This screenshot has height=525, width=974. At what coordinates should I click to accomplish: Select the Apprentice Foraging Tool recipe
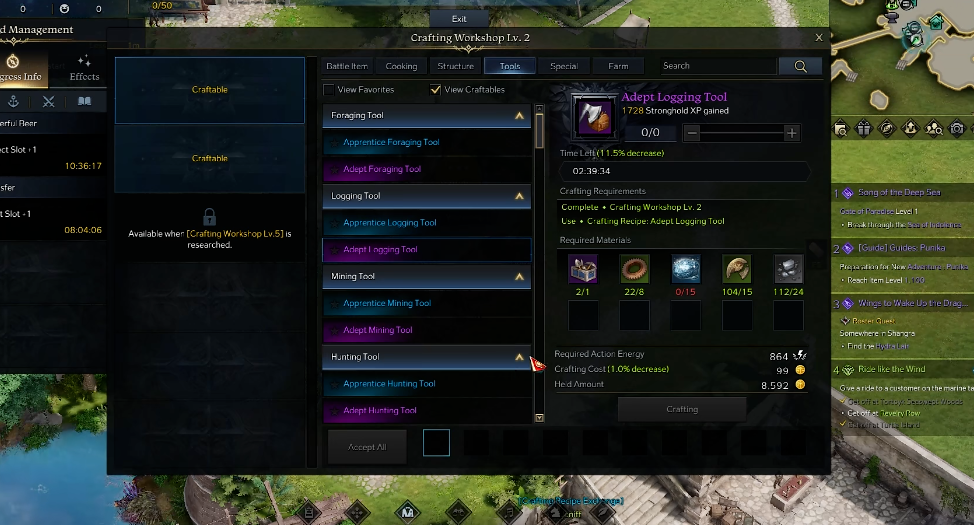tap(391, 143)
